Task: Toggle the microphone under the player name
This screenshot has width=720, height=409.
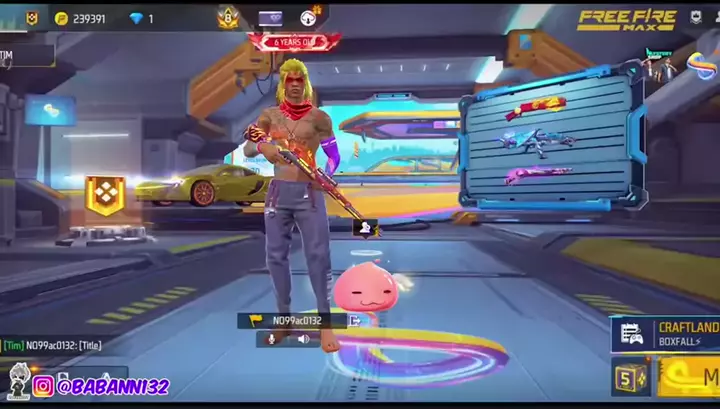Action: 270,339
